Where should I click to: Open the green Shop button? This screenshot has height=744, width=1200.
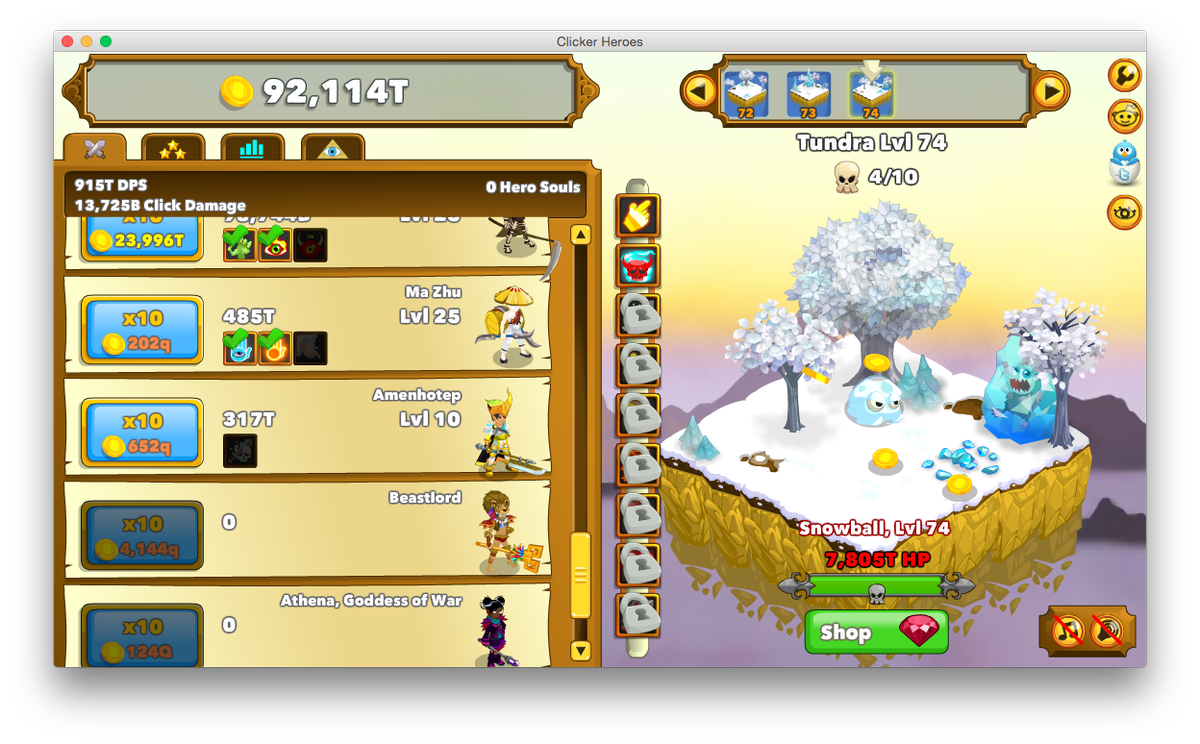pos(876,632)
